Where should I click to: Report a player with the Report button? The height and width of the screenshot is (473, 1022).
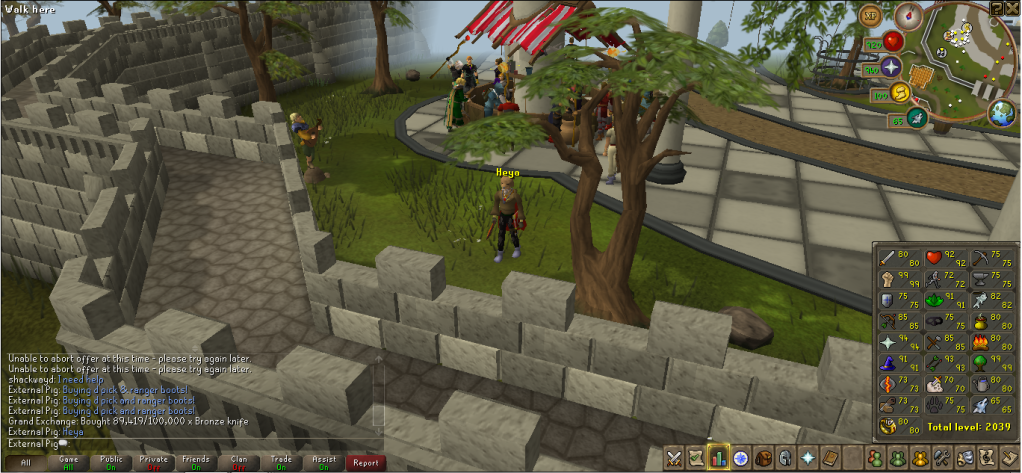(x=365, y=462)
